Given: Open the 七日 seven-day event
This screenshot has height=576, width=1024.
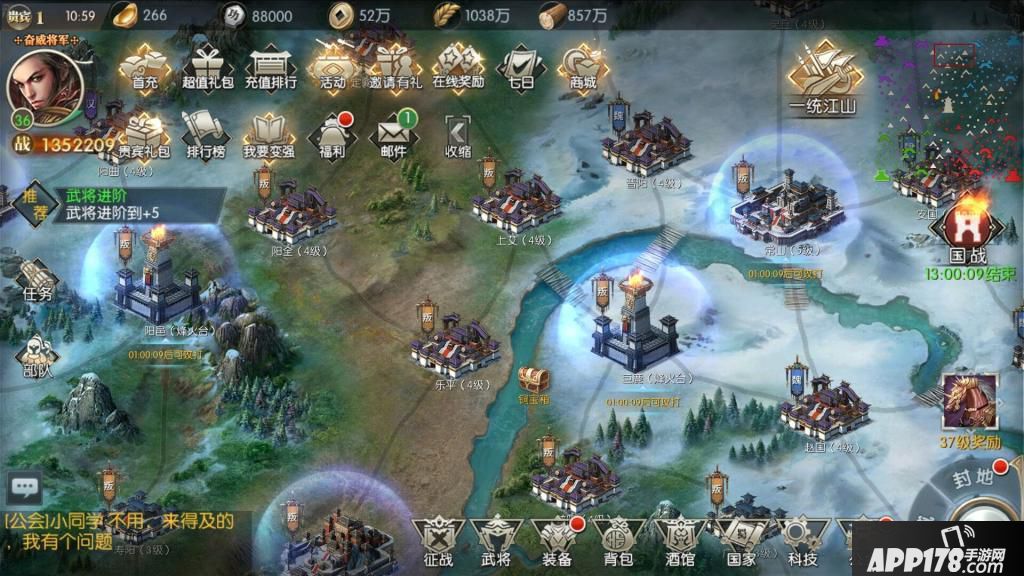Looking at the screenshot, I should click(521, 66).
